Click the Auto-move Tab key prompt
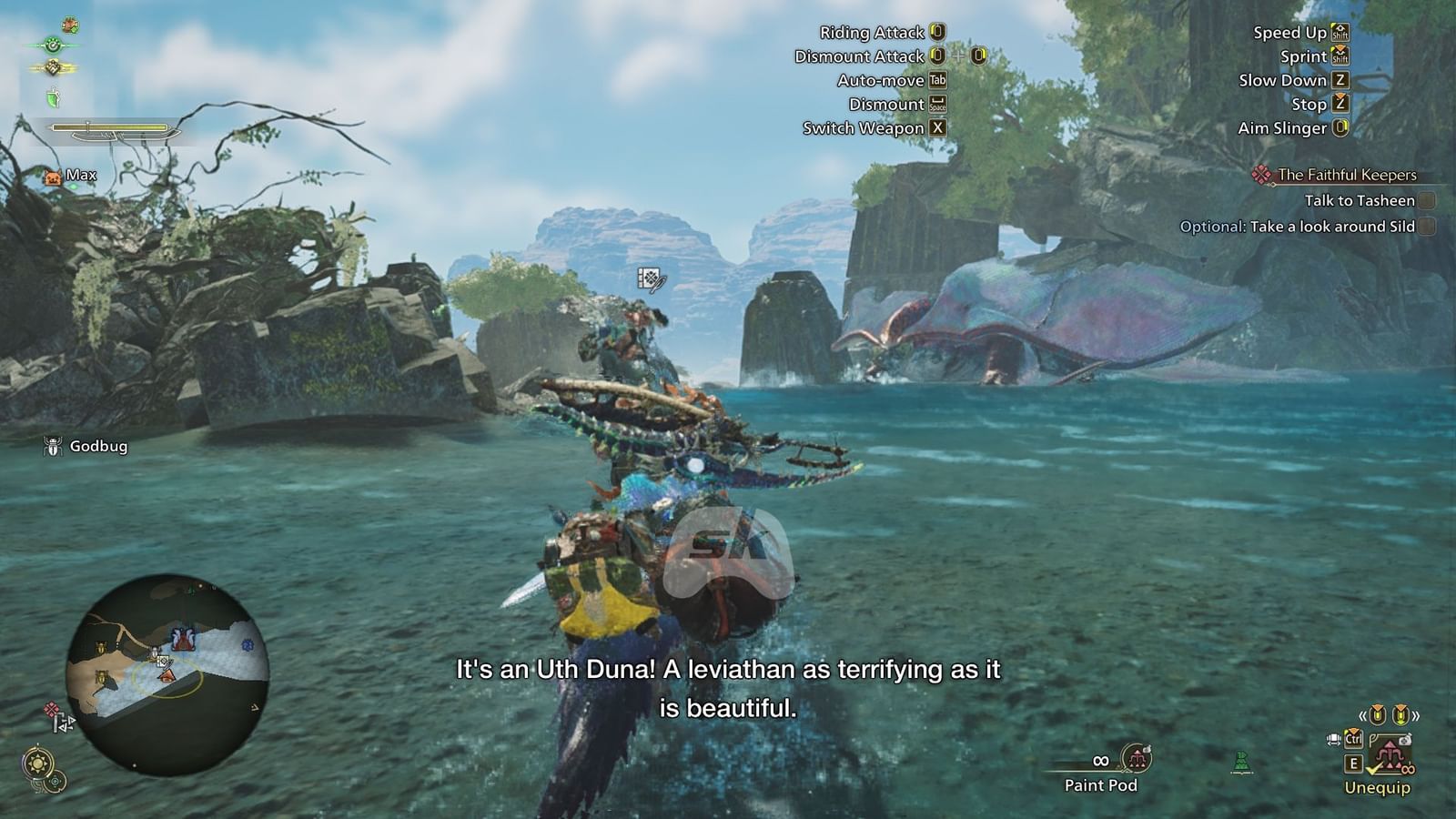 coord(940,80)
